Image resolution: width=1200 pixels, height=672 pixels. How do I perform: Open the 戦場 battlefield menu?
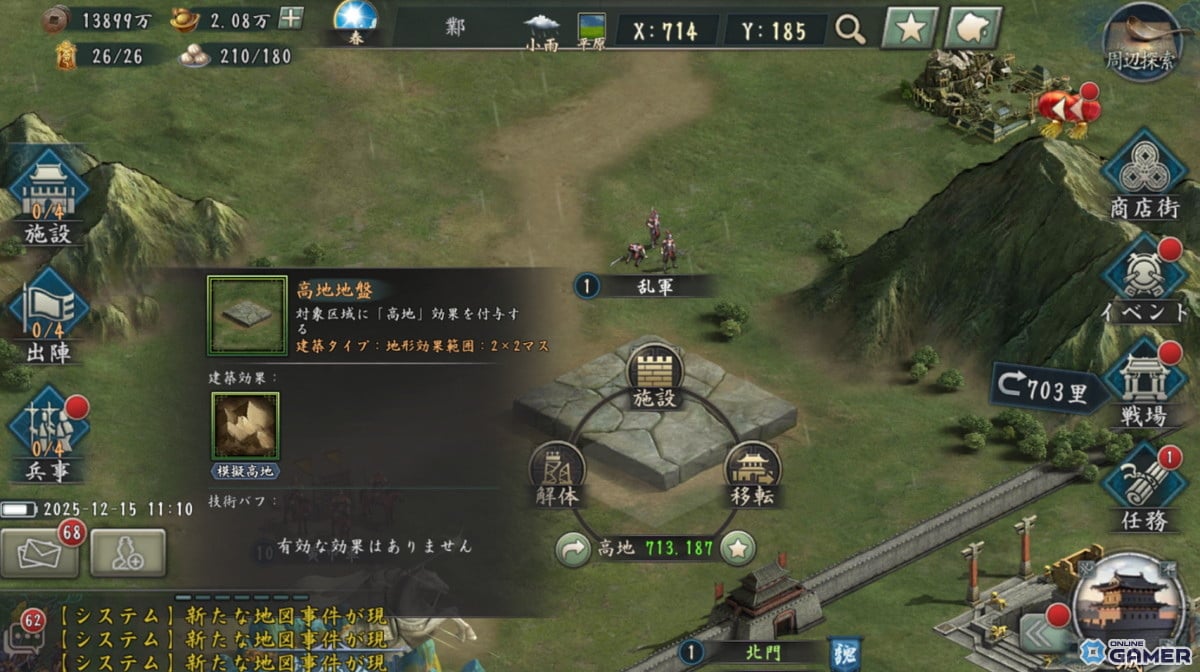click(x=1144, y=385)
